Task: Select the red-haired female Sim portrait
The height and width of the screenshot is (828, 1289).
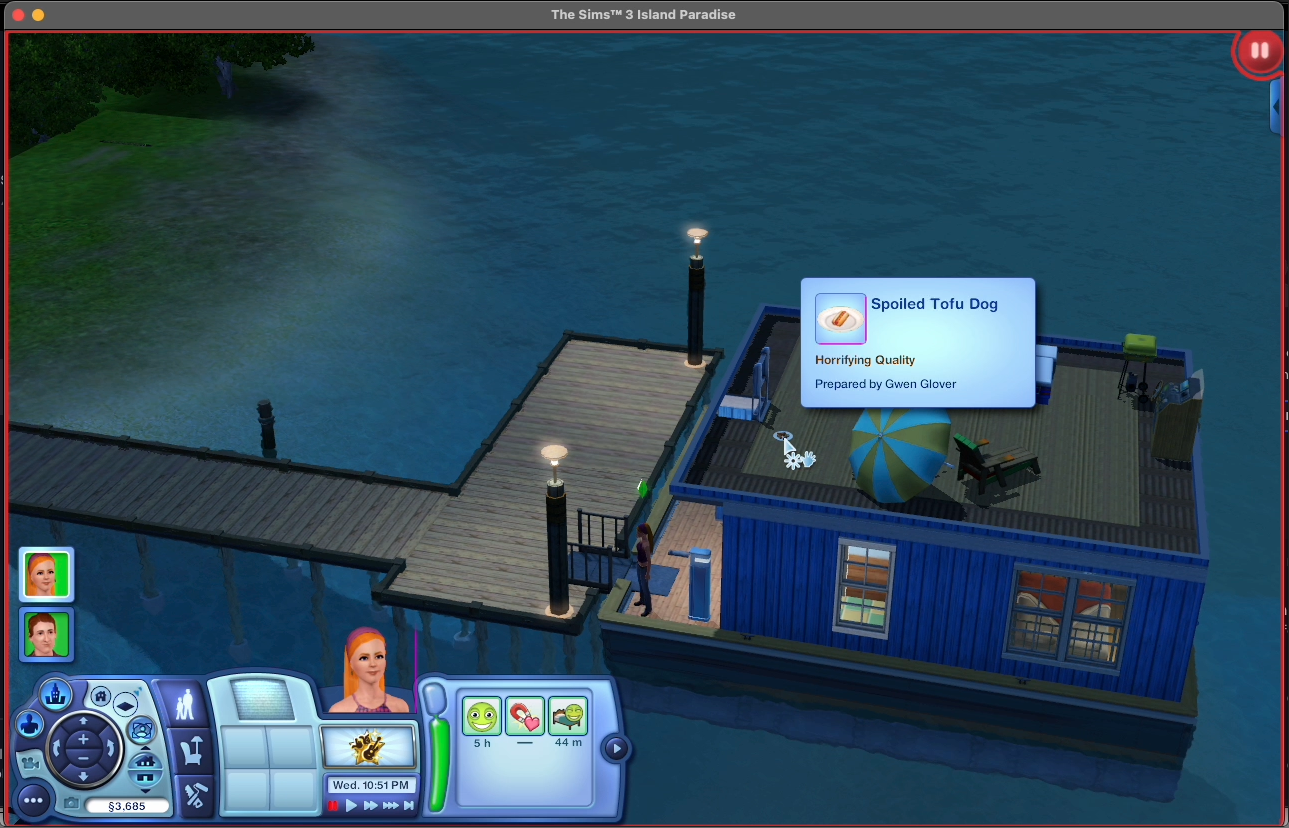Action: [x=46, y=574]
